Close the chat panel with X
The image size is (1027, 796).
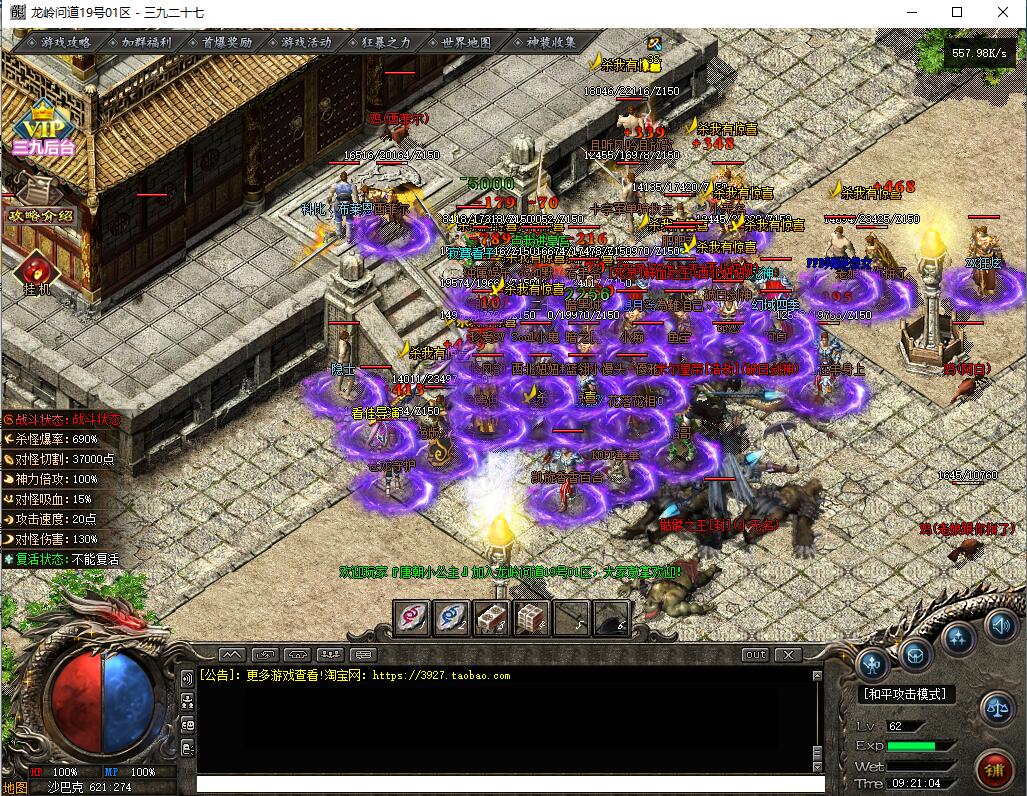coord(788,654)
